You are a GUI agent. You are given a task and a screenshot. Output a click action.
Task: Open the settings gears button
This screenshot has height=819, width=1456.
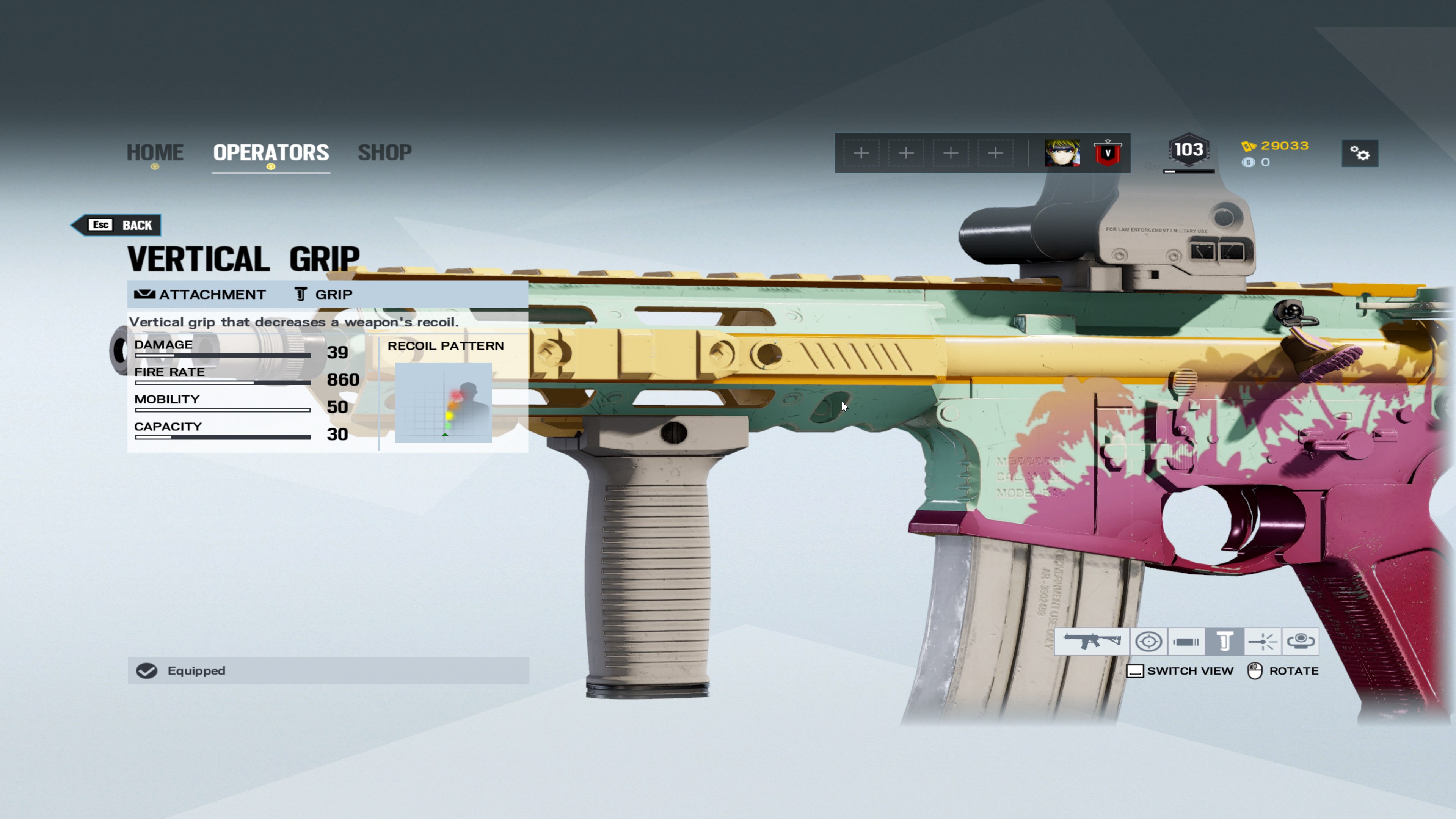1359,153
